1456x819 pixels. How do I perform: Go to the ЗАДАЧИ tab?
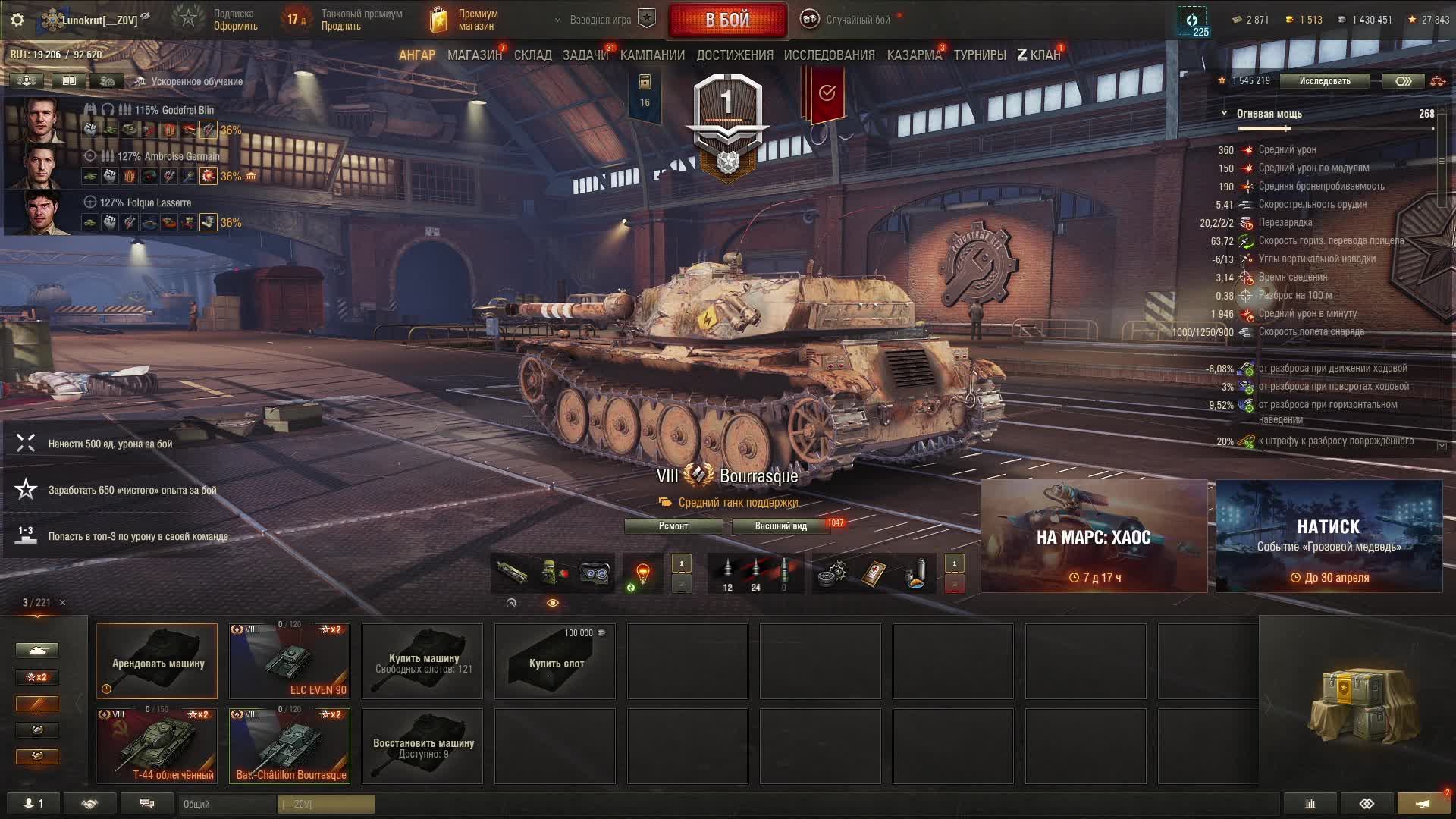click(585, 55)
